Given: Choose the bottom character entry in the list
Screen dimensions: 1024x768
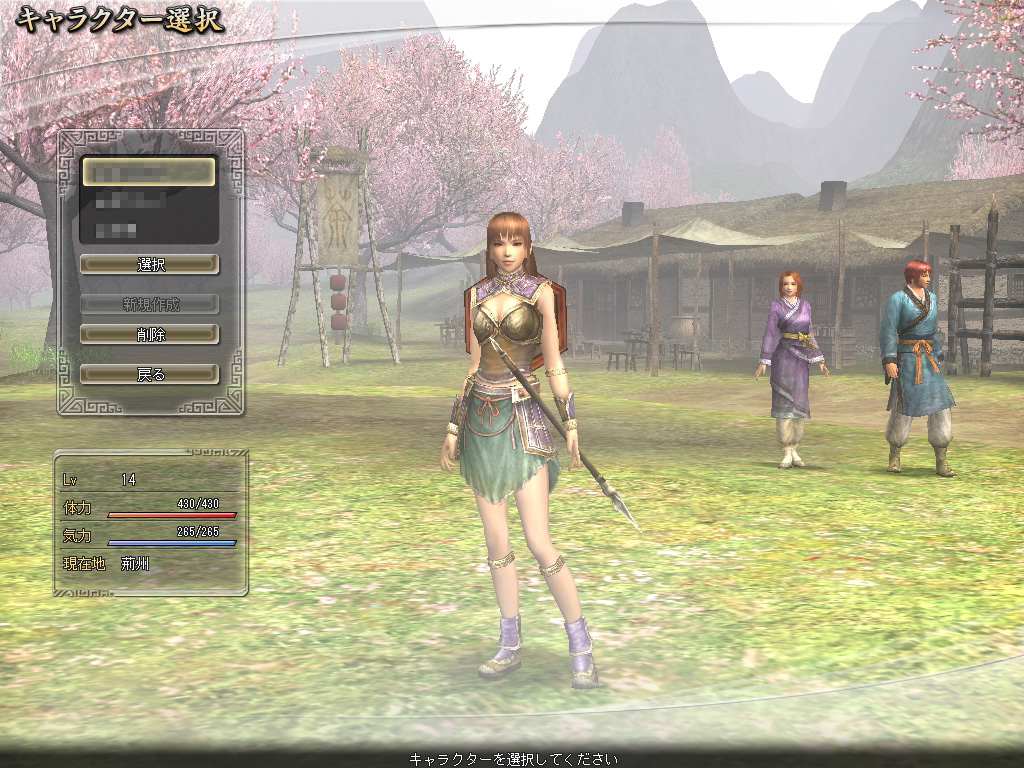Looking at the screenshot, I should [148, 229].
